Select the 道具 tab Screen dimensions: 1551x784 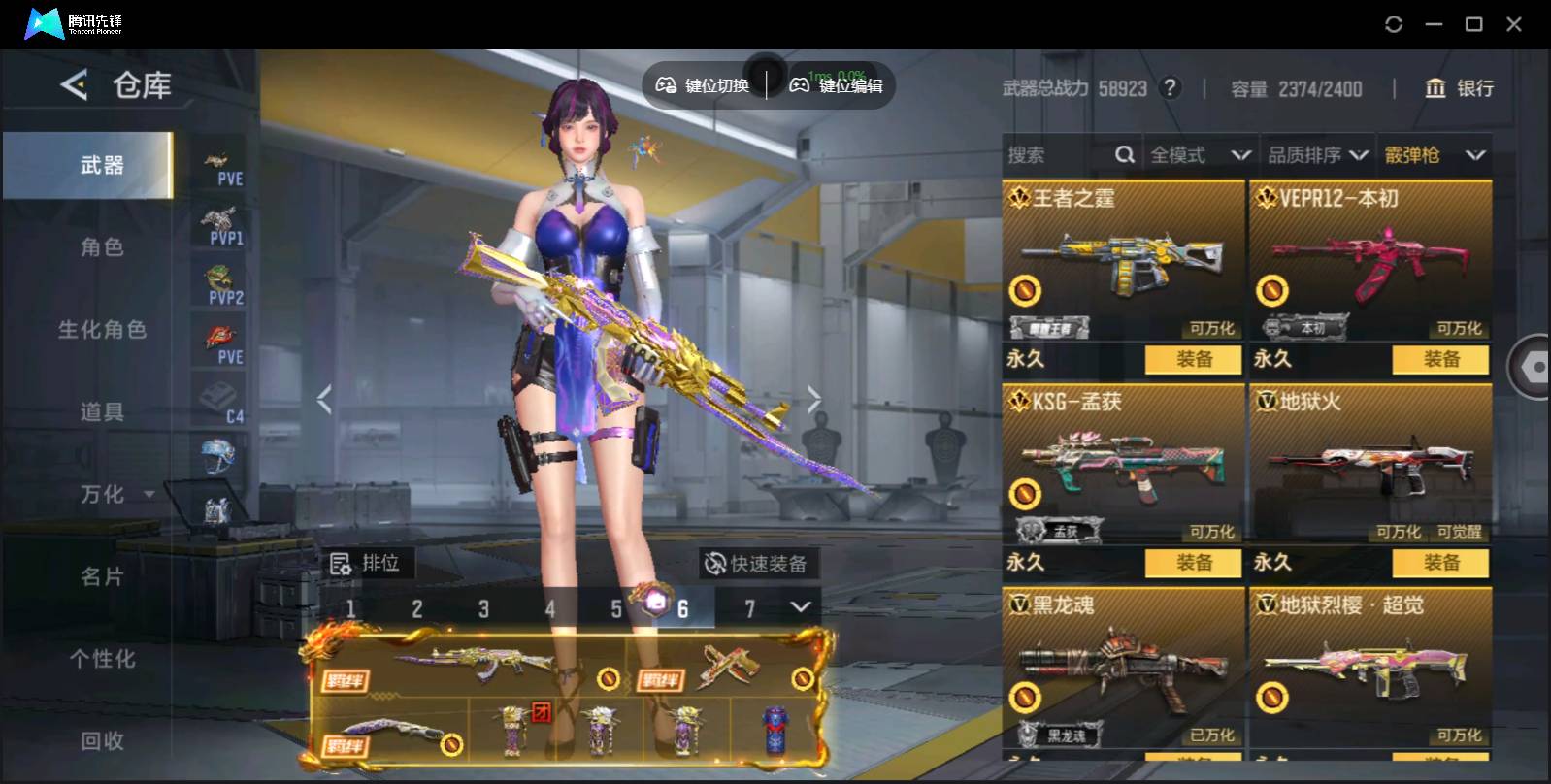[x=102, y=412]
